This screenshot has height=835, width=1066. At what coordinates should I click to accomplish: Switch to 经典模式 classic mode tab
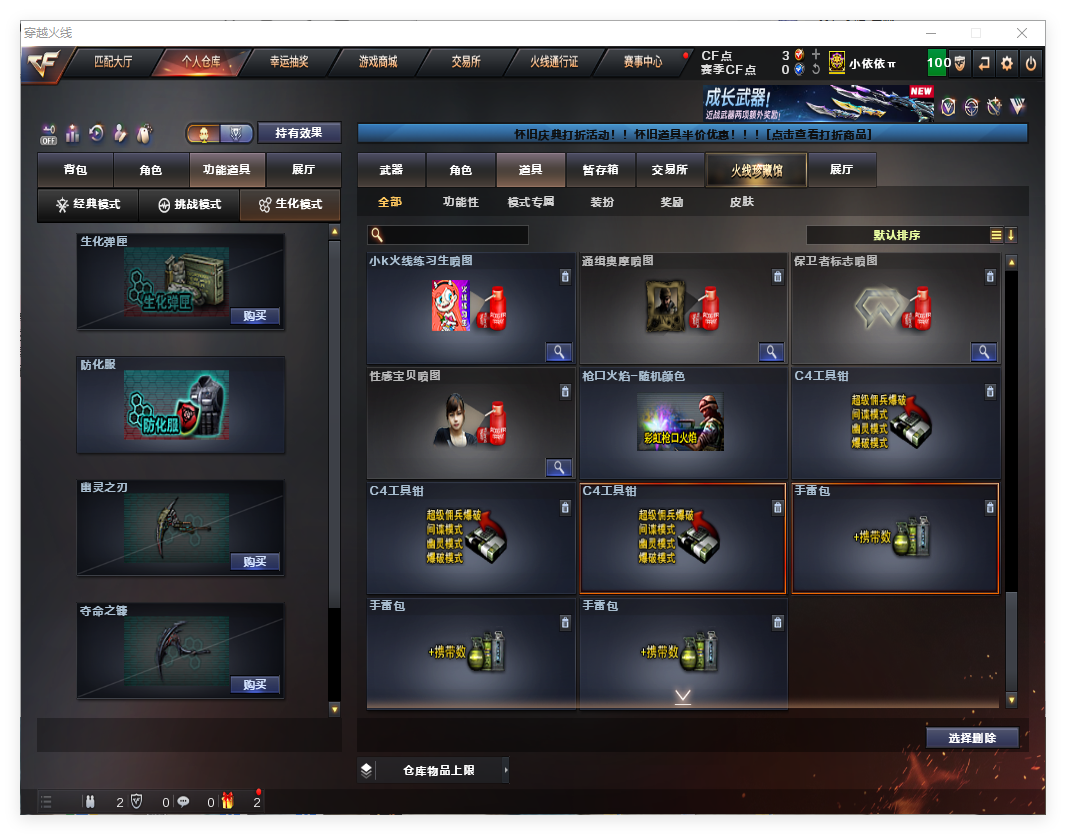88,204
